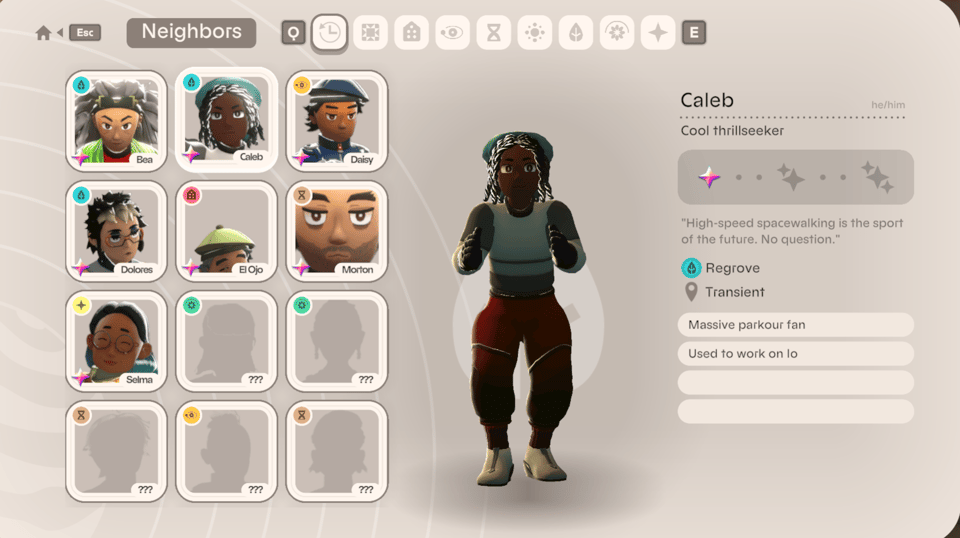Choose Dolores from the neighbors grid

pos(116,230)
